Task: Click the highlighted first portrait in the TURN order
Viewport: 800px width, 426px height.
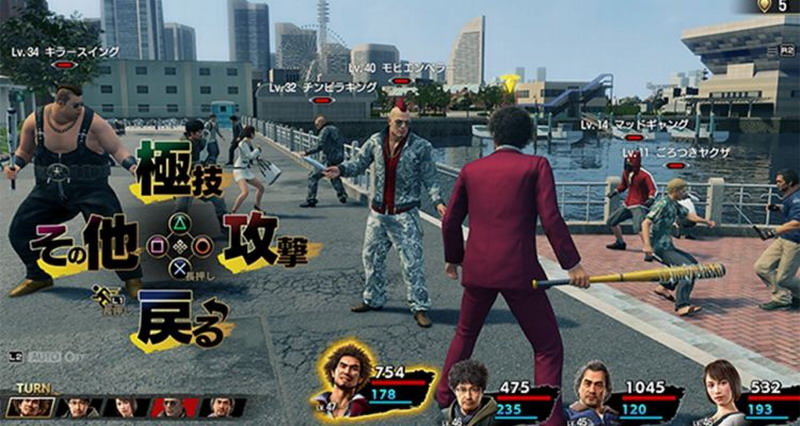Action: [x=27, y=407]
